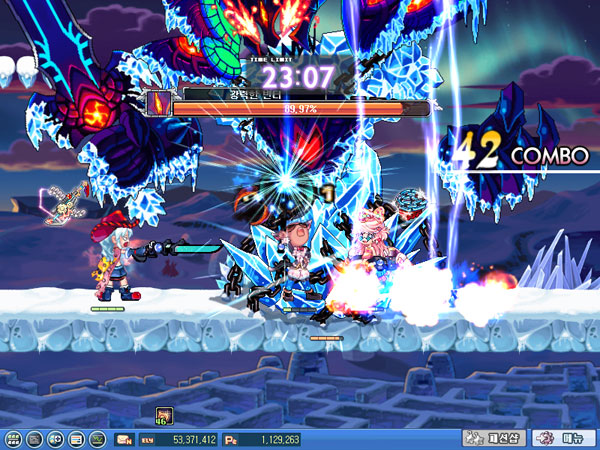Open the mail envelope icon

[125, 439]
